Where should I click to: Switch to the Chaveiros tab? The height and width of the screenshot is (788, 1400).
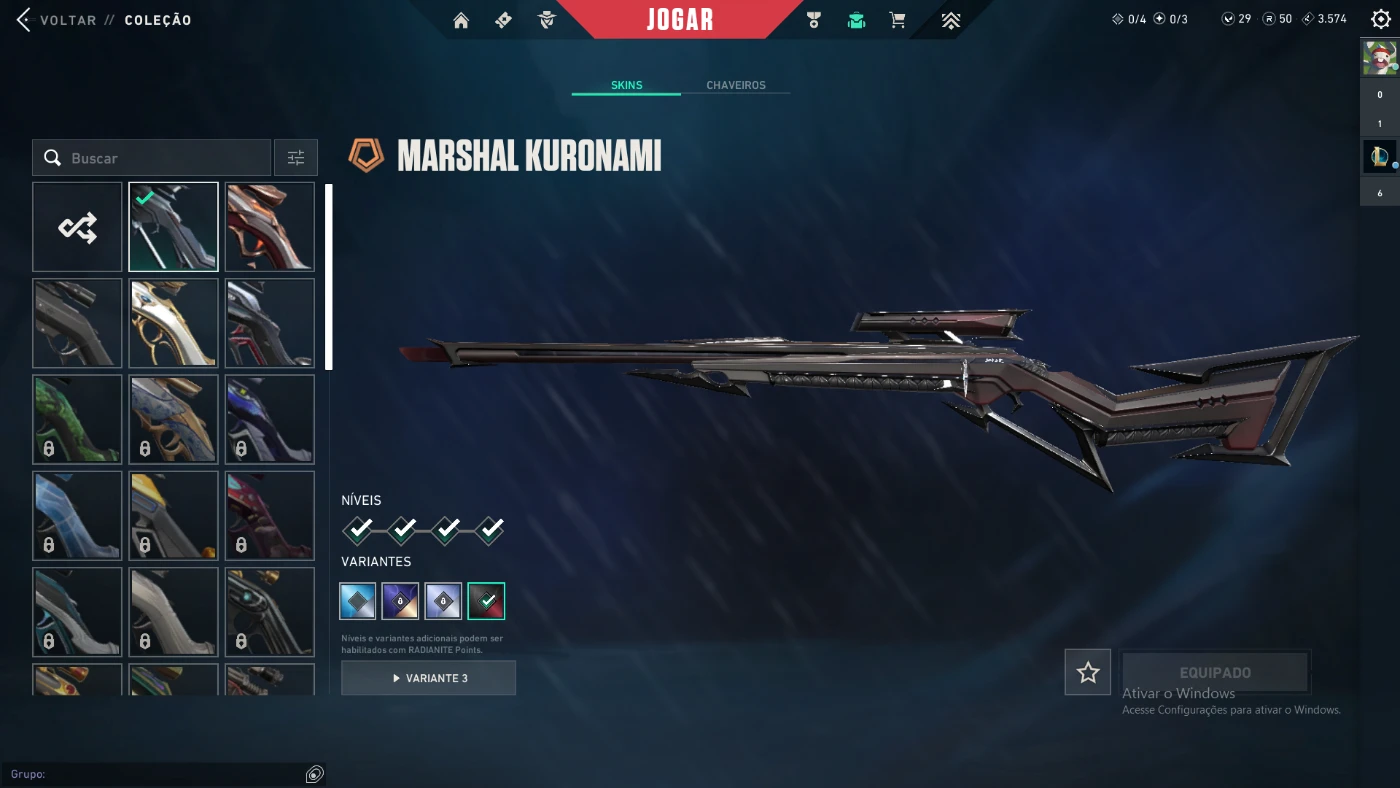[x=736, y=85]
